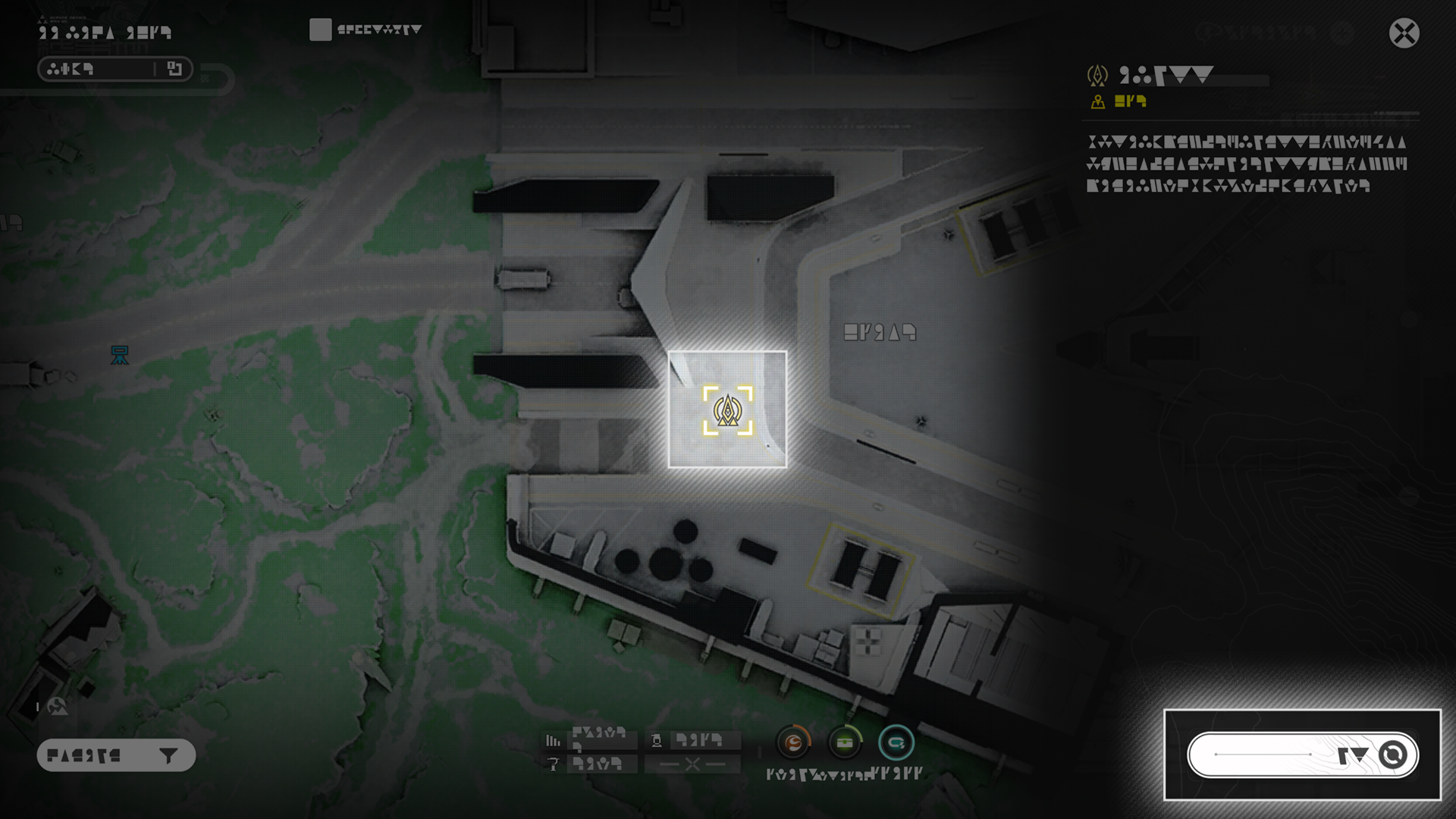Click the grey marker icon near bottom-left corner
Image resolution: width=1456 pixels, height=819 pixels.
point(57,707)
